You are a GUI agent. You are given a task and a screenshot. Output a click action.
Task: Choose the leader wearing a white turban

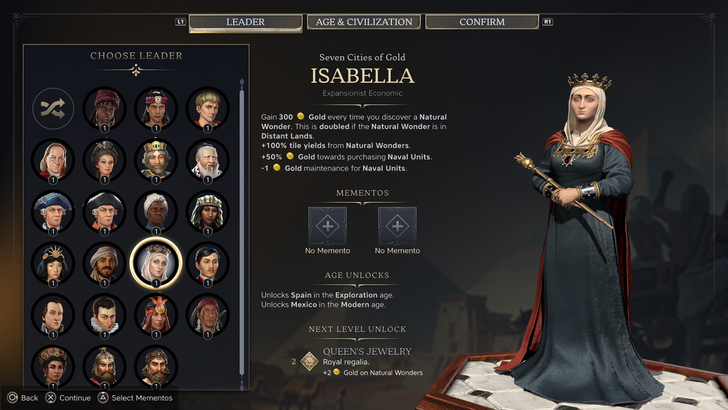pyautogui.click(x=105, y=262)
